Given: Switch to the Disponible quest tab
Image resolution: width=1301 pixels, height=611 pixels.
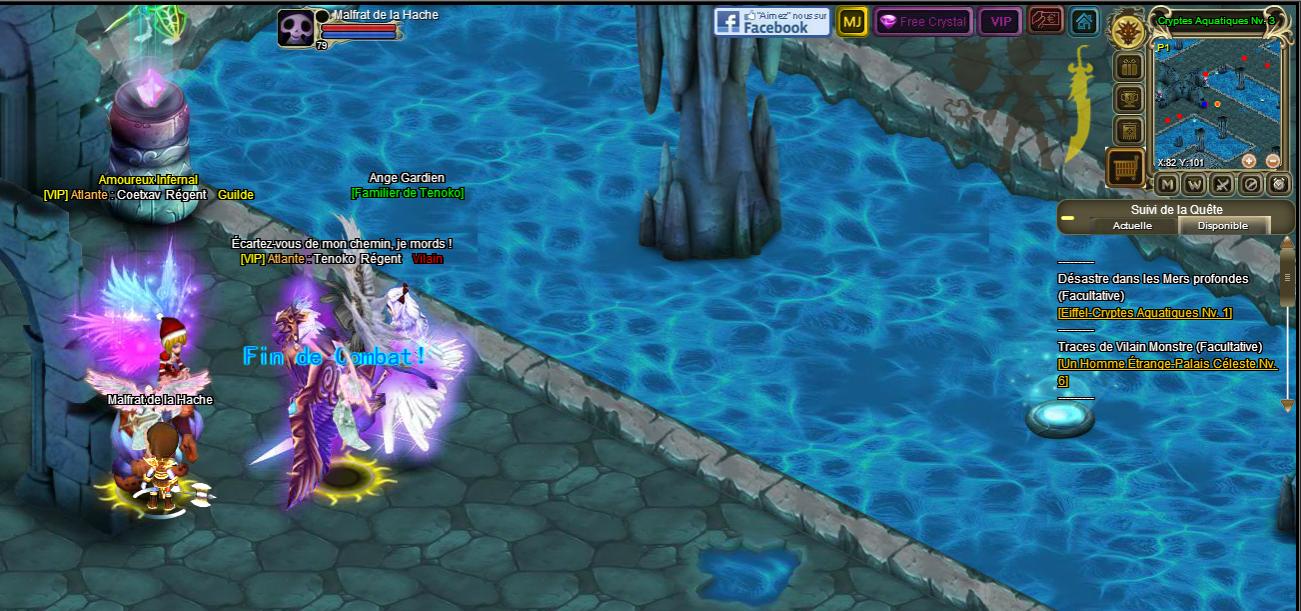Looking at the screenshot, I should 1223,226.
